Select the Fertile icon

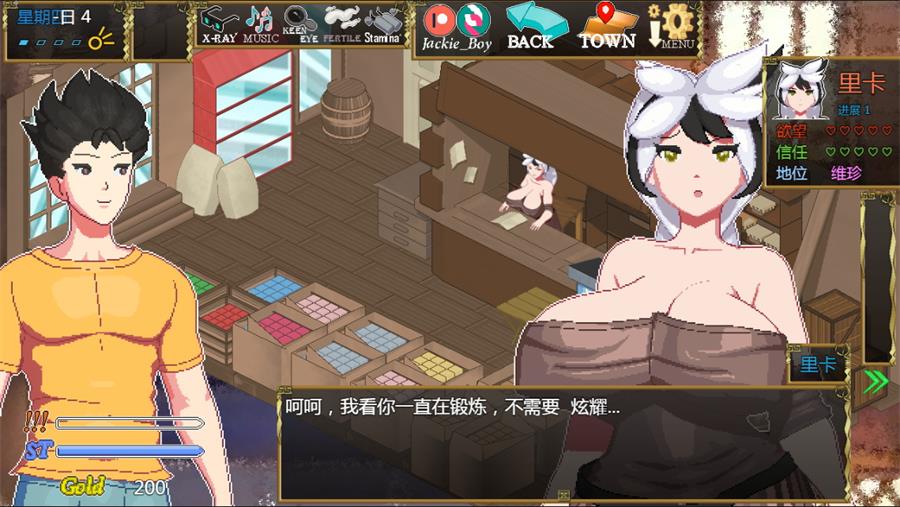click(341, 24)
